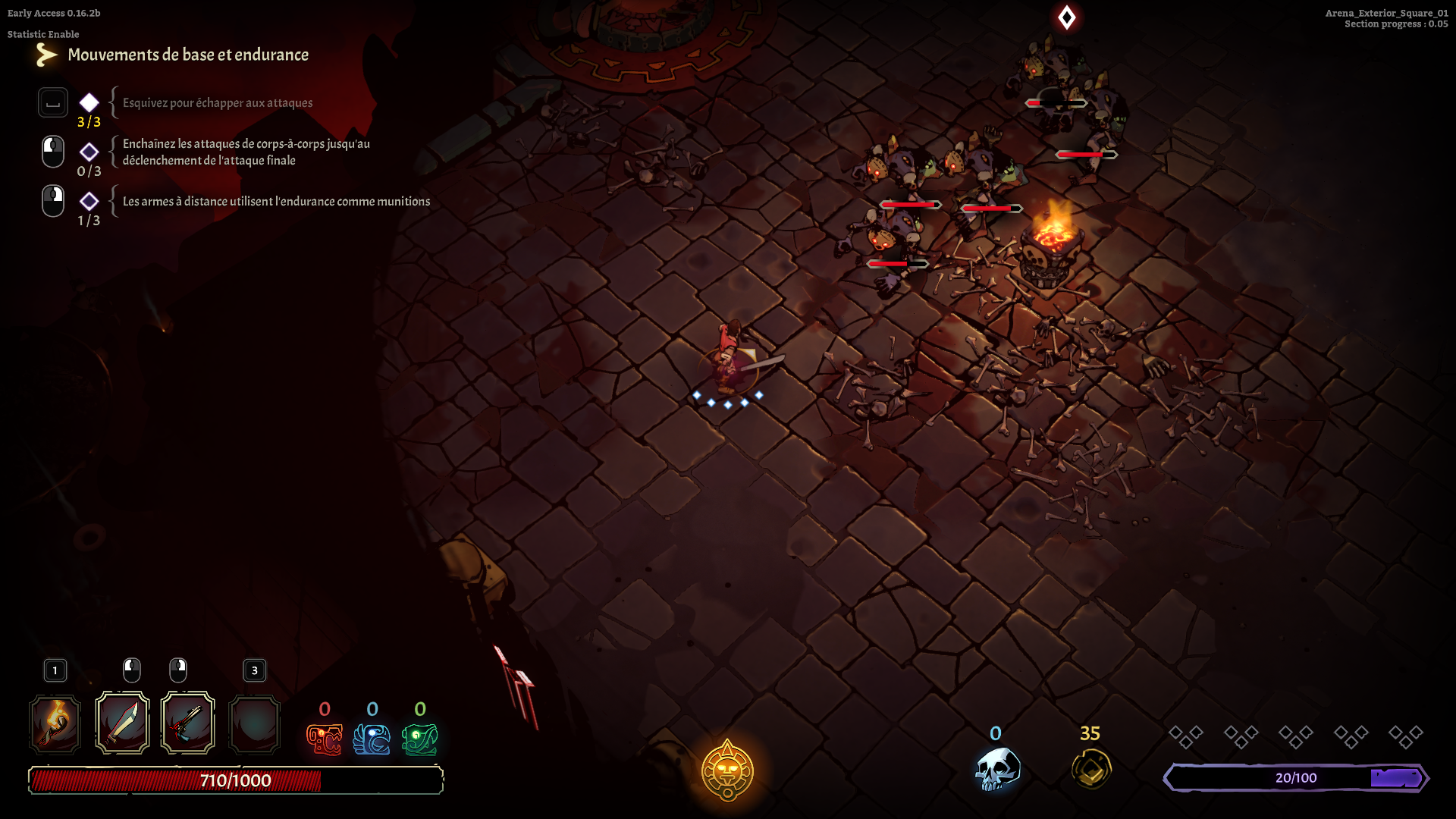Open the 'Mouvements de base et endurance' objective
The width and height of the screenshot is (1456, 819).
[x=188, y=55]
